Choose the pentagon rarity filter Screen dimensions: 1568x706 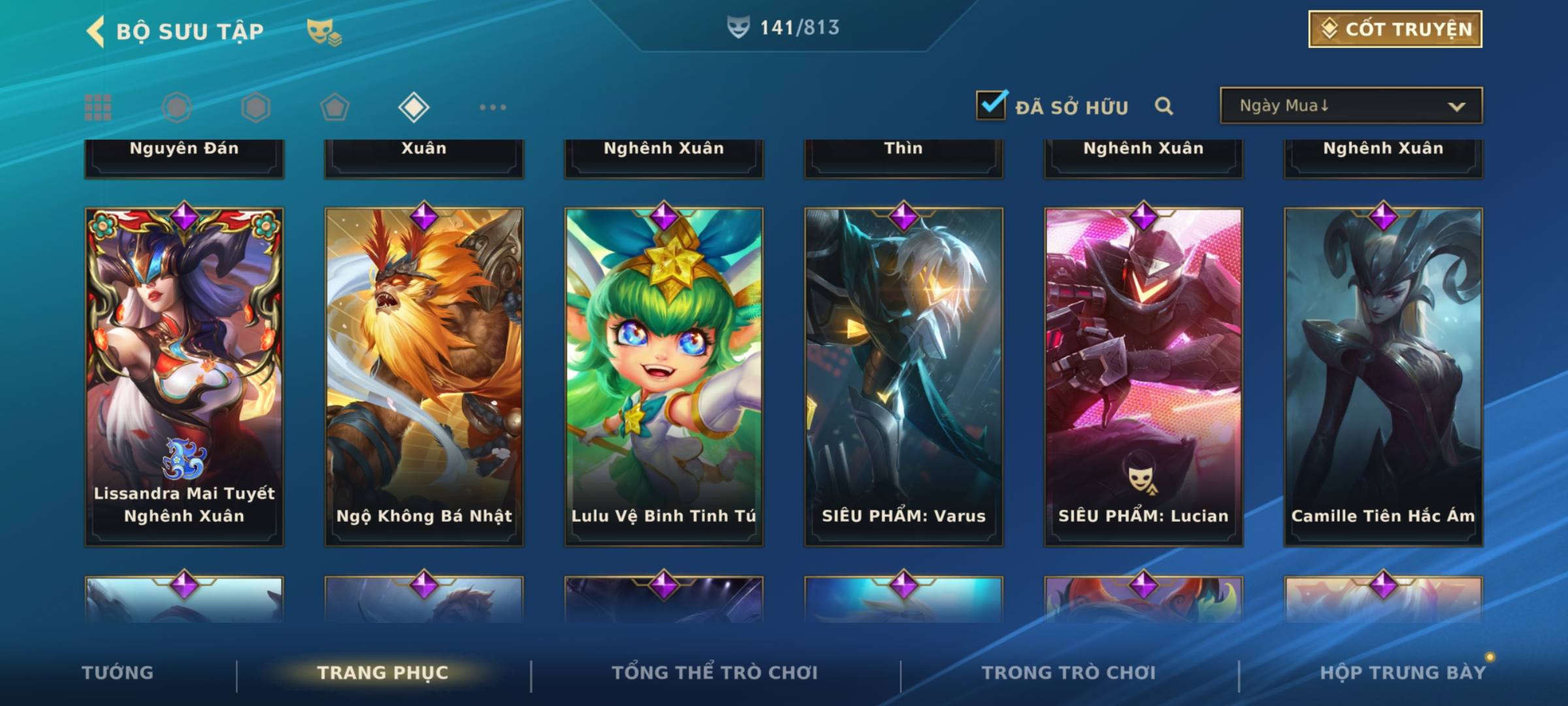[335, 107]
